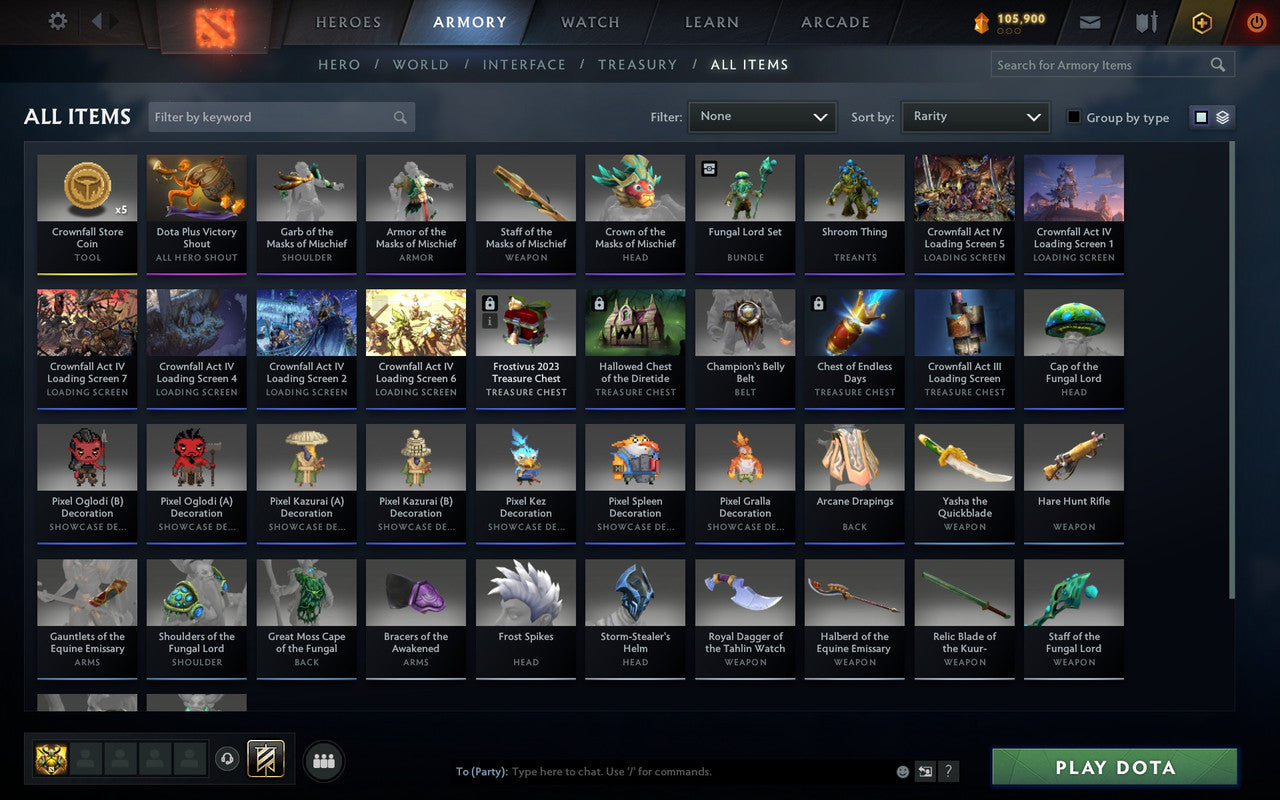The width and height of the screenshot is (1280, 800).
Task: Switch to the WATCH tab
Action: tap(589, 22)
